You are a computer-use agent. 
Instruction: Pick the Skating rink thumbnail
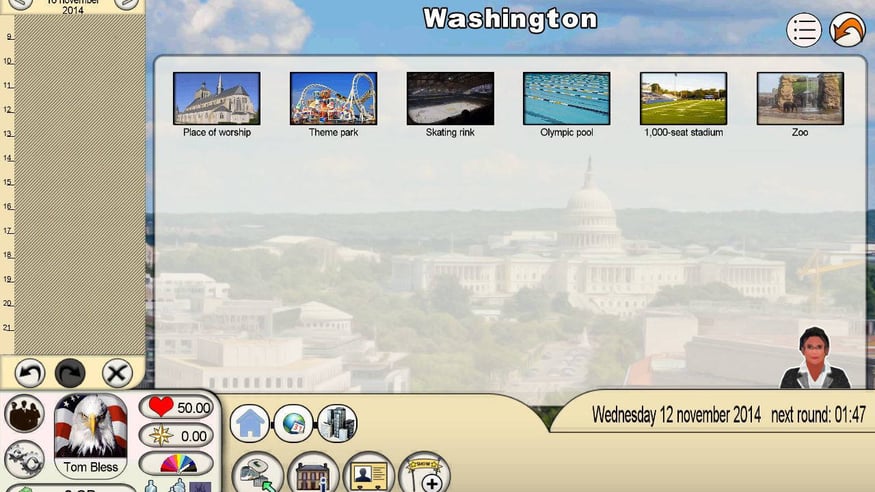coord(450,98)
